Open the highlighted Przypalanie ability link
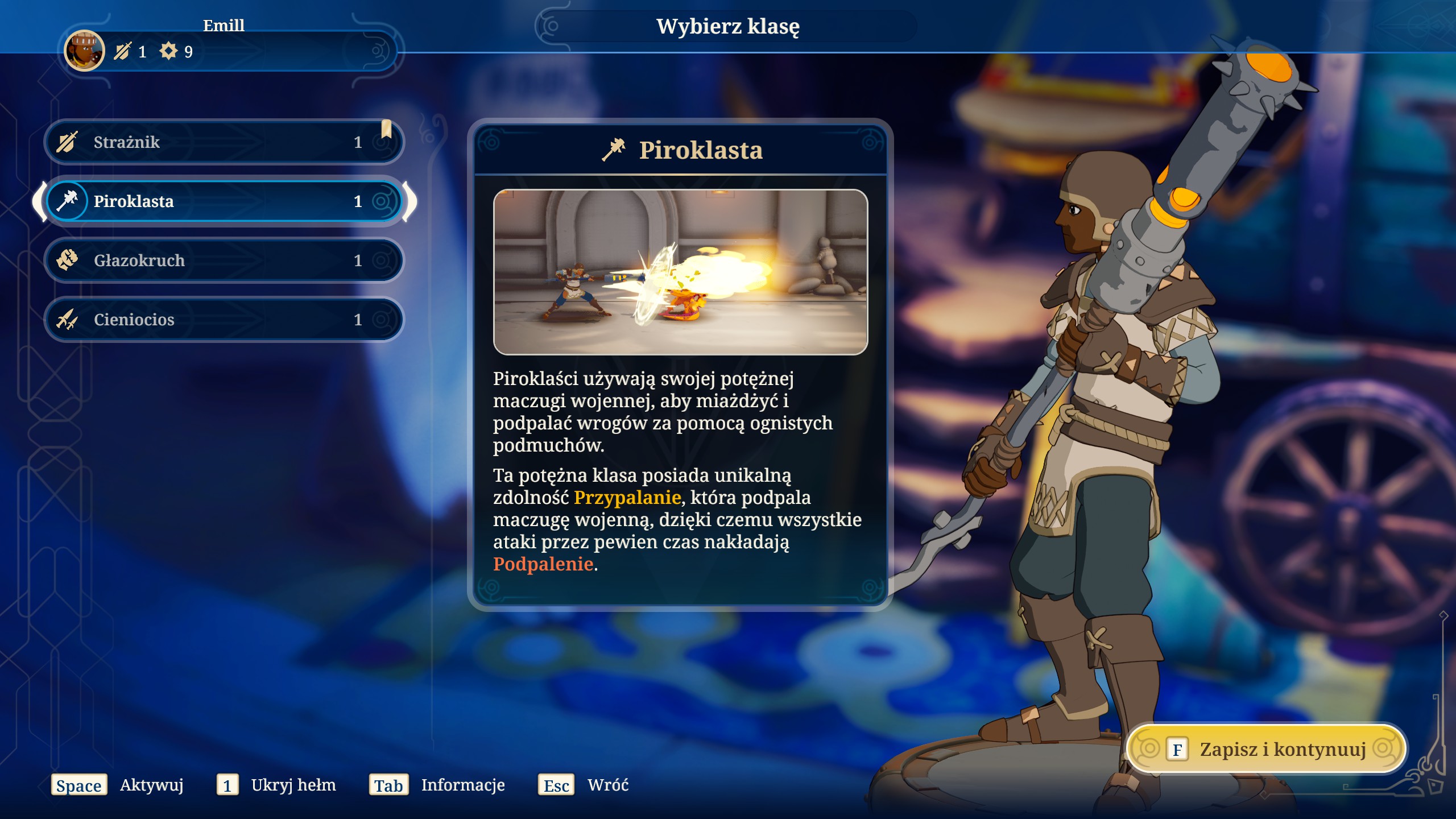 point(627,498)
